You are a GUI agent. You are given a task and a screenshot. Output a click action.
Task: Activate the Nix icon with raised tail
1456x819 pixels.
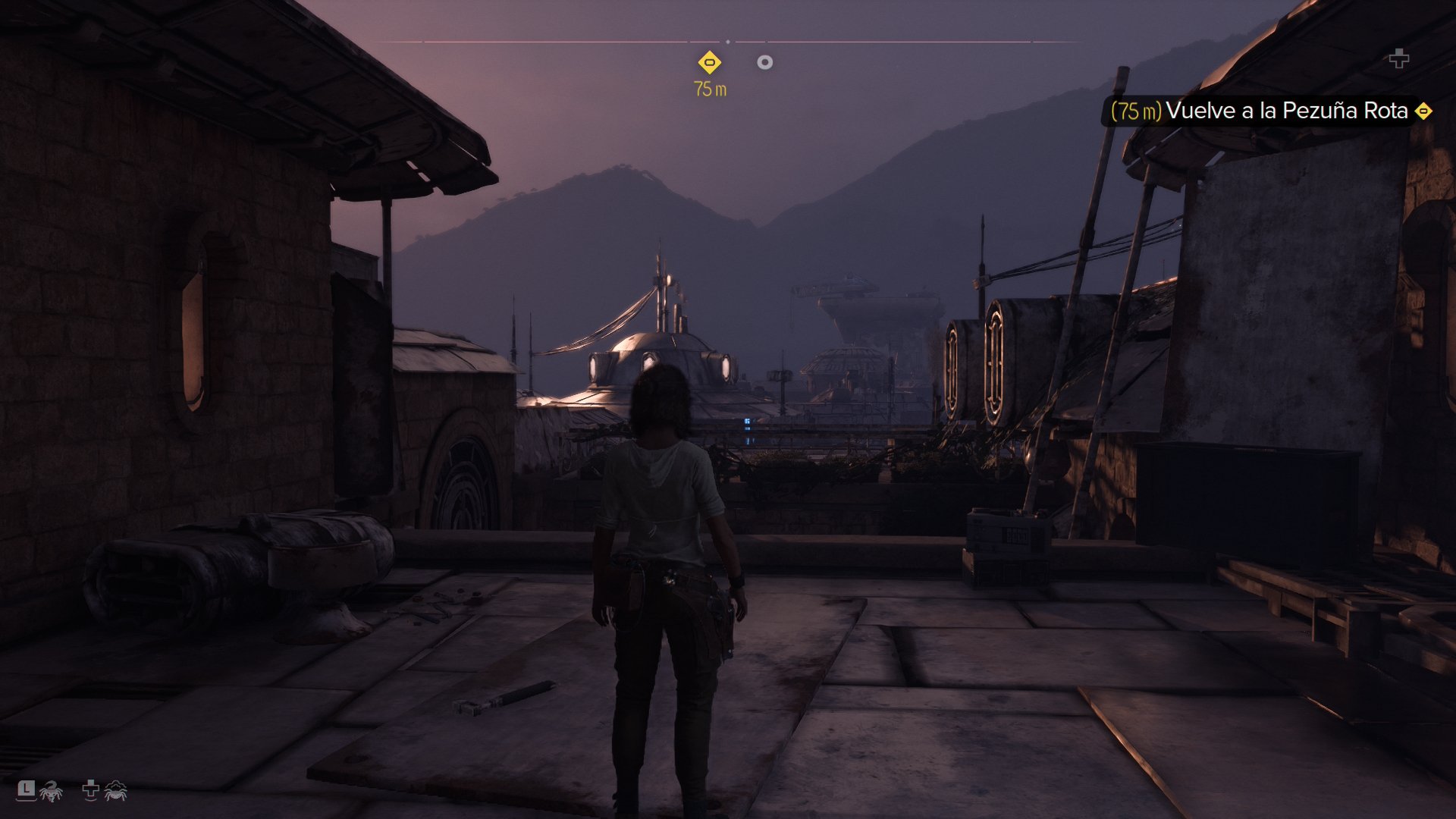pyautogui.click(x=52, y=792)
